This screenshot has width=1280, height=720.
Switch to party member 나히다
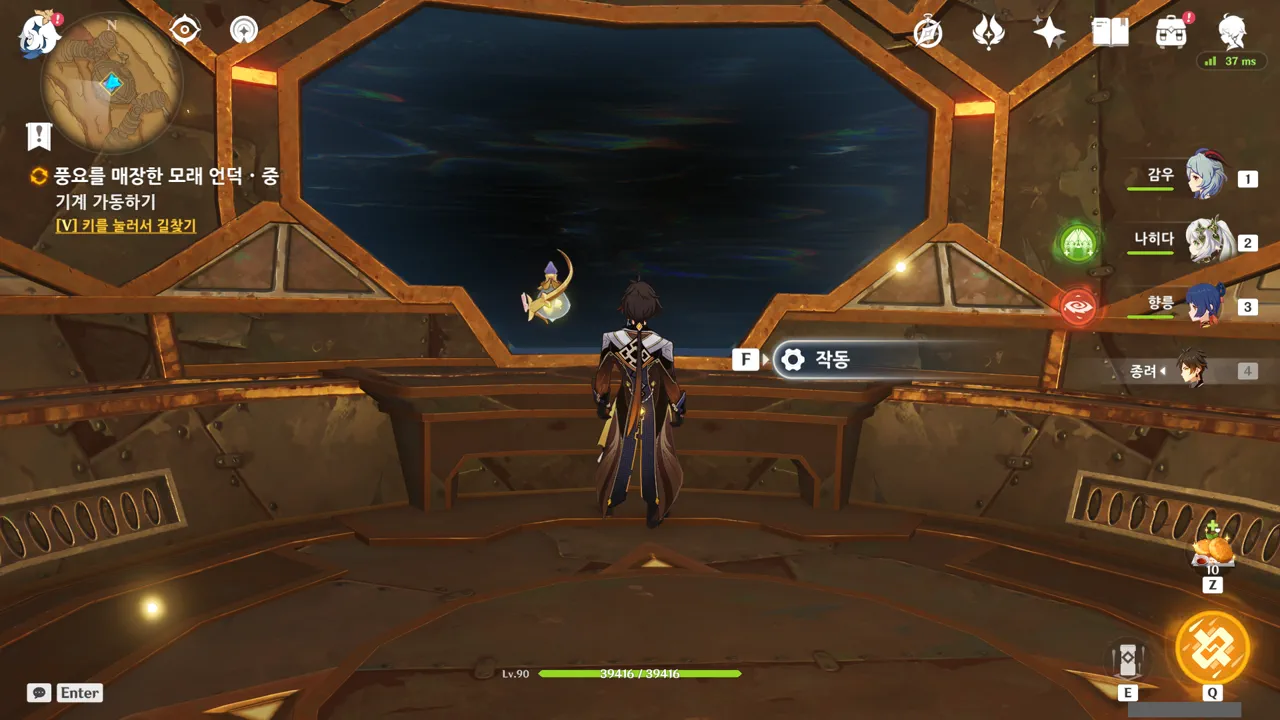click(1207, 241)
